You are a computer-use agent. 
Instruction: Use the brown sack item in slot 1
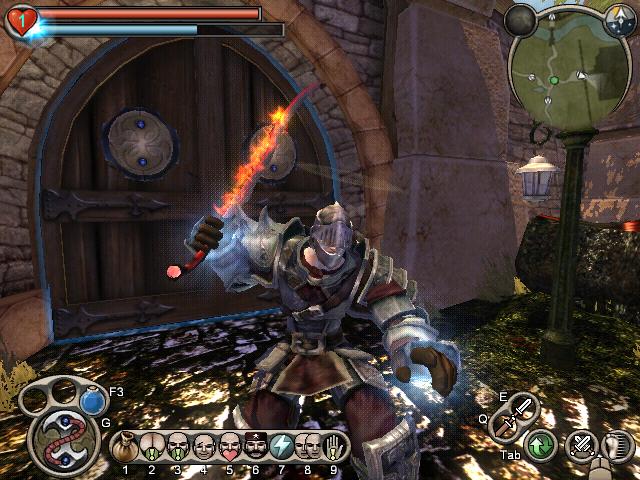point(126,445)
